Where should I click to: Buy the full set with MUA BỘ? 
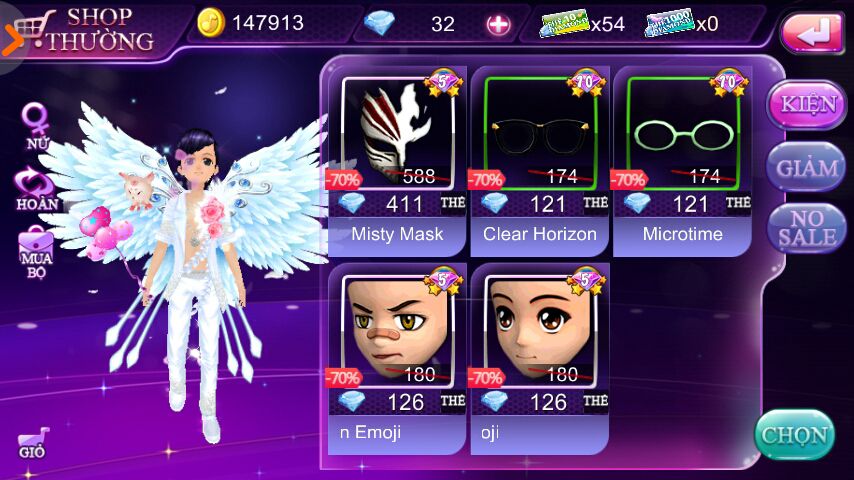[x=36, y=251]
